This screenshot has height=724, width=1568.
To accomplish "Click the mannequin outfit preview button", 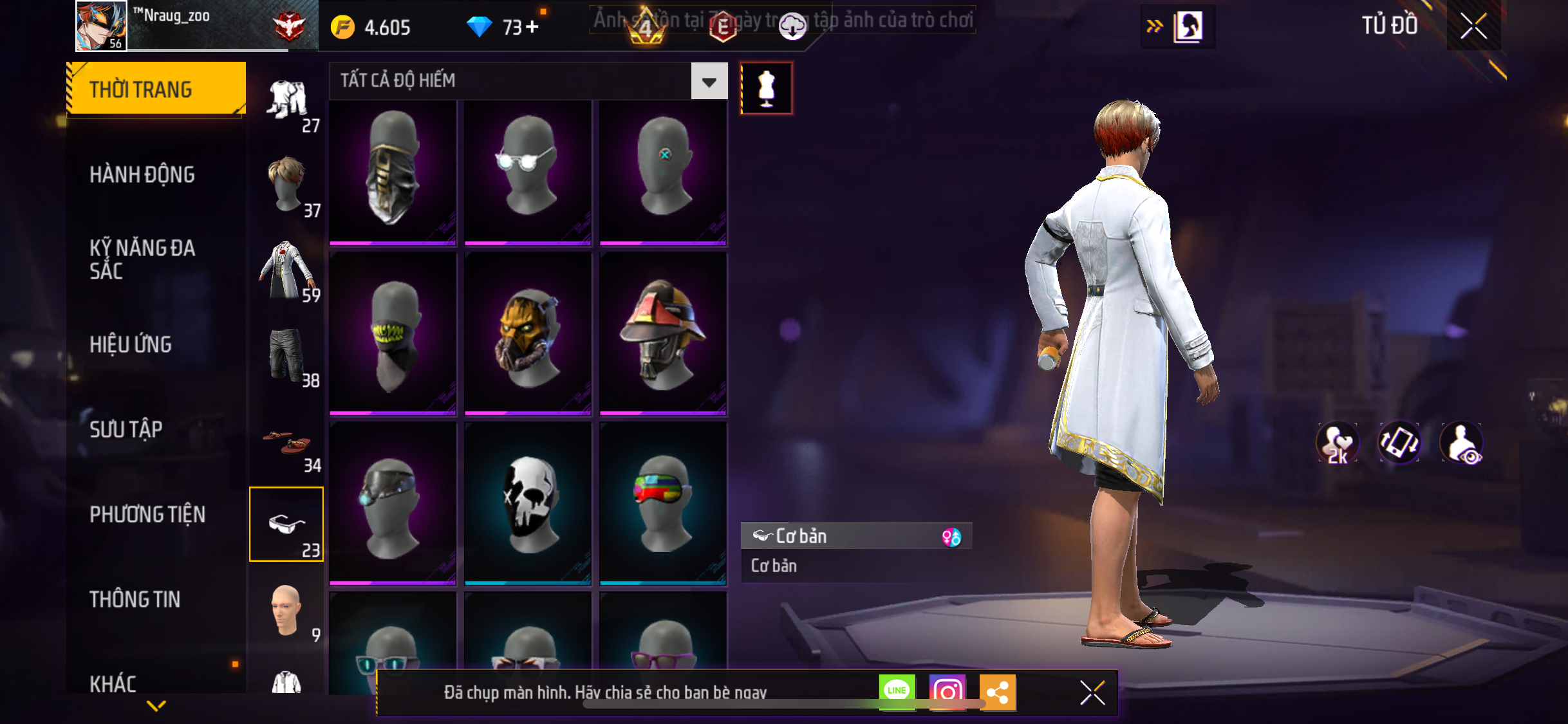I will (x=766, y=89).
